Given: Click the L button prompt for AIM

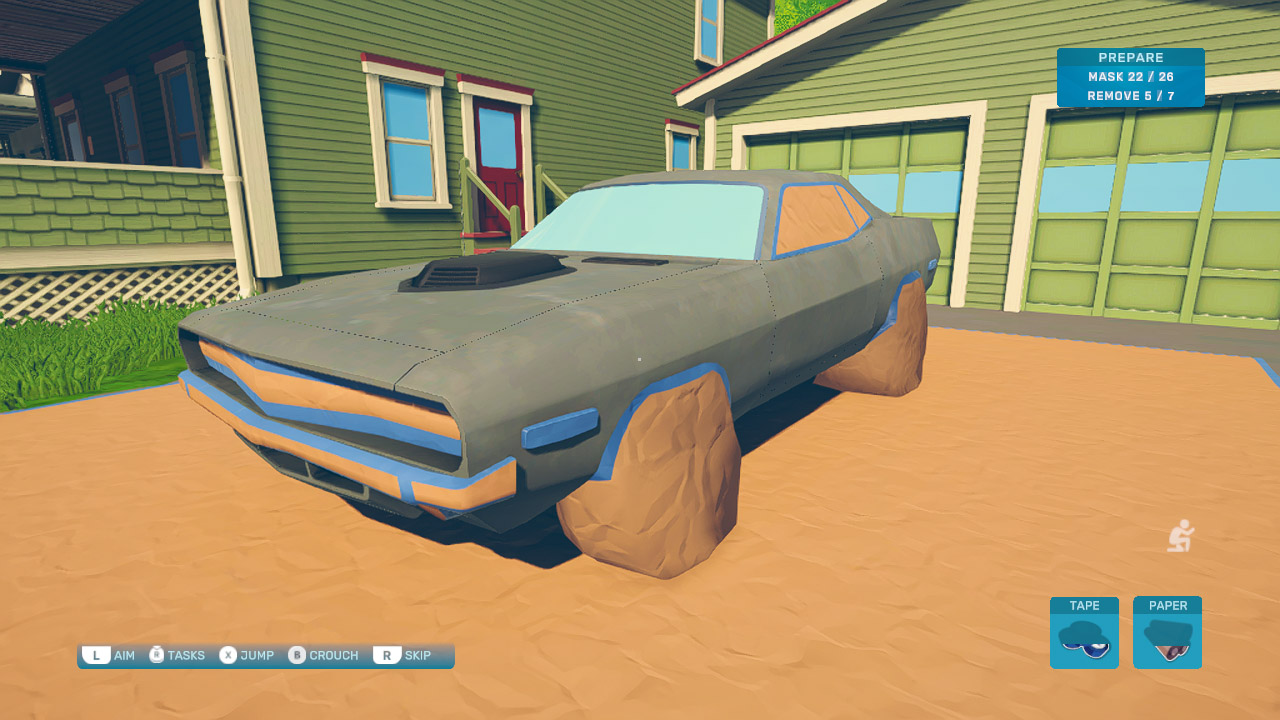Looking at the screenshot, I should coord(97,655).
